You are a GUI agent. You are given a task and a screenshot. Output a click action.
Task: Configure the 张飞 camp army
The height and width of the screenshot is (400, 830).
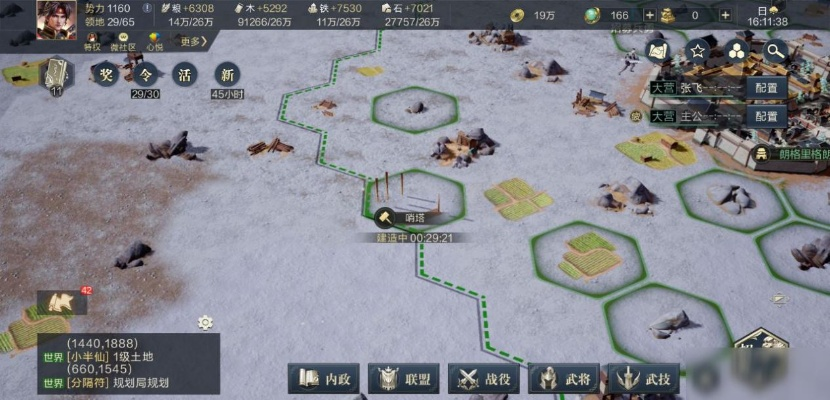[x=767, y=87]
